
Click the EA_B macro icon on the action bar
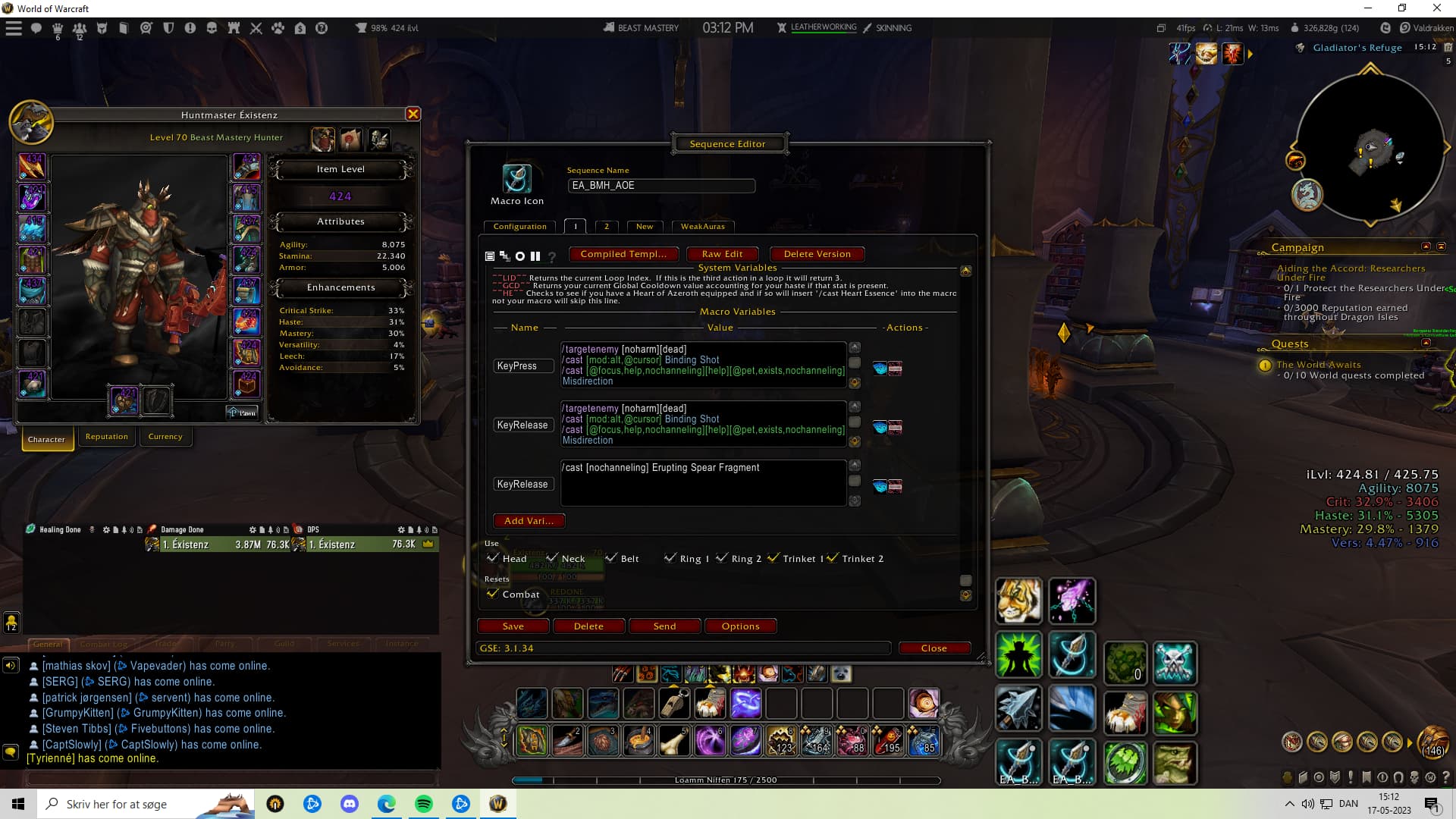[1019, 763]
